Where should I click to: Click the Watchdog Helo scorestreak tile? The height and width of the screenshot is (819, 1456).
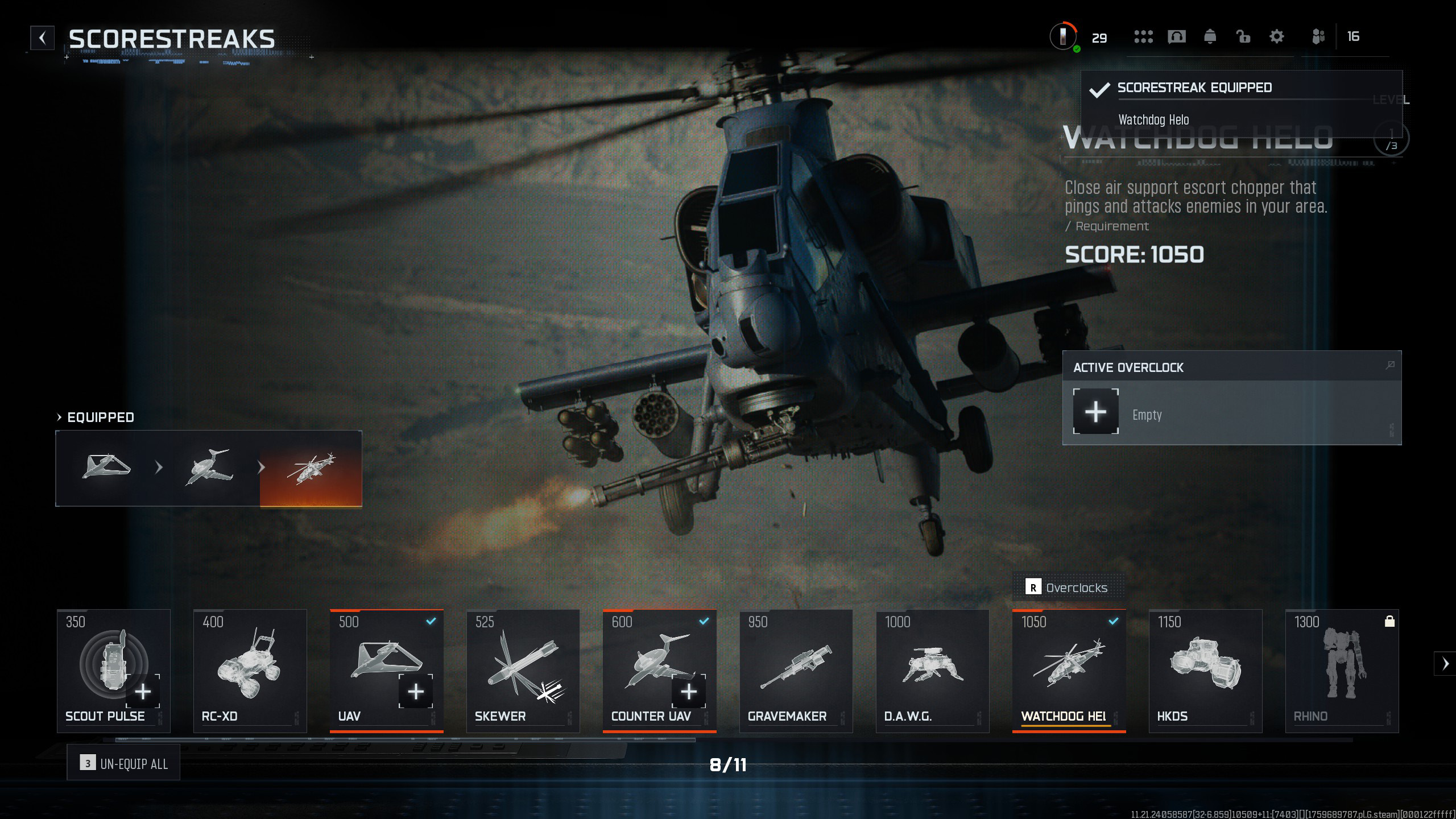click(x=1069, y=670)
